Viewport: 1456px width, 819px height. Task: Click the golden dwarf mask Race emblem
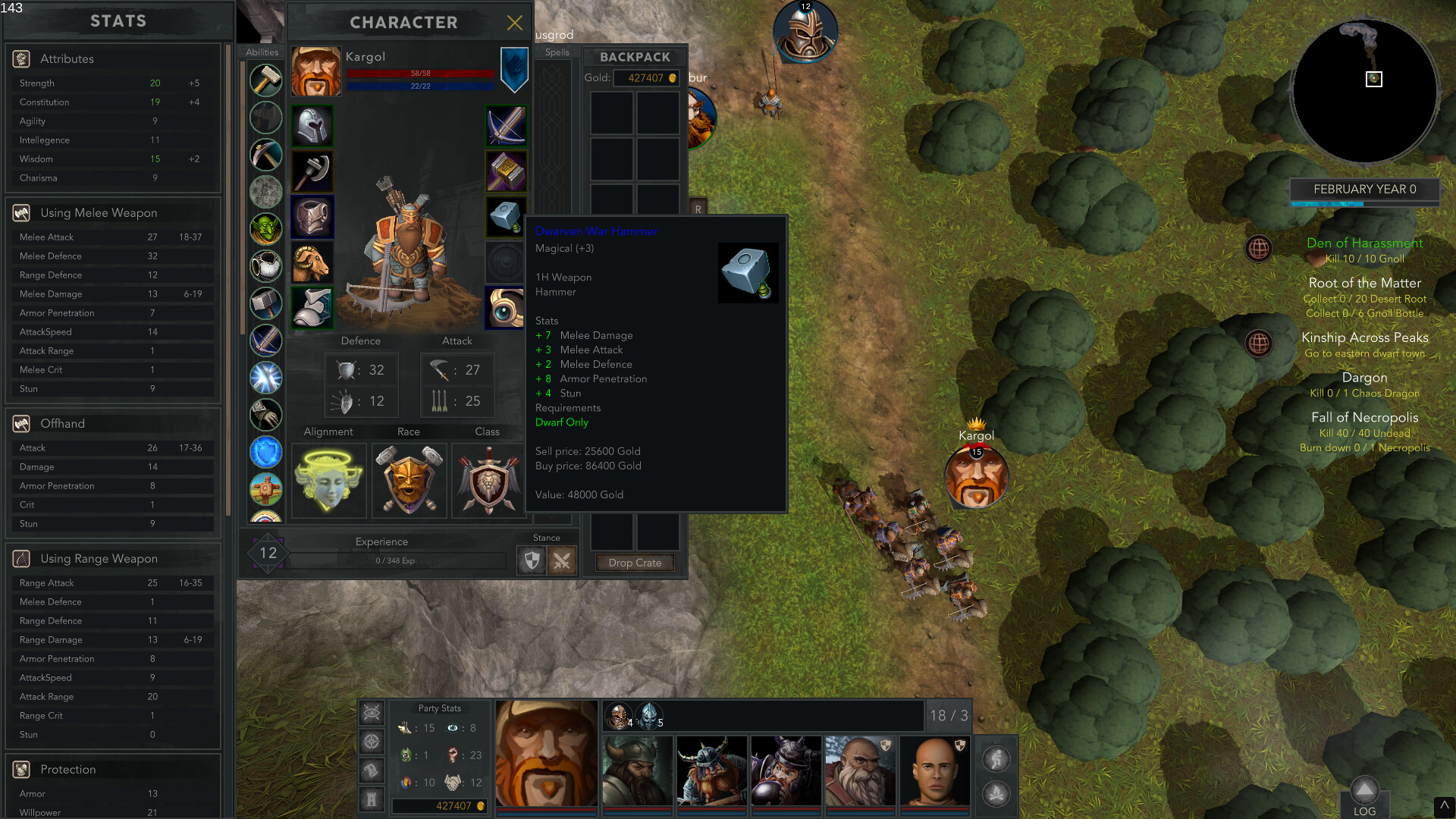pyautogui.click(x=408, y=480)
